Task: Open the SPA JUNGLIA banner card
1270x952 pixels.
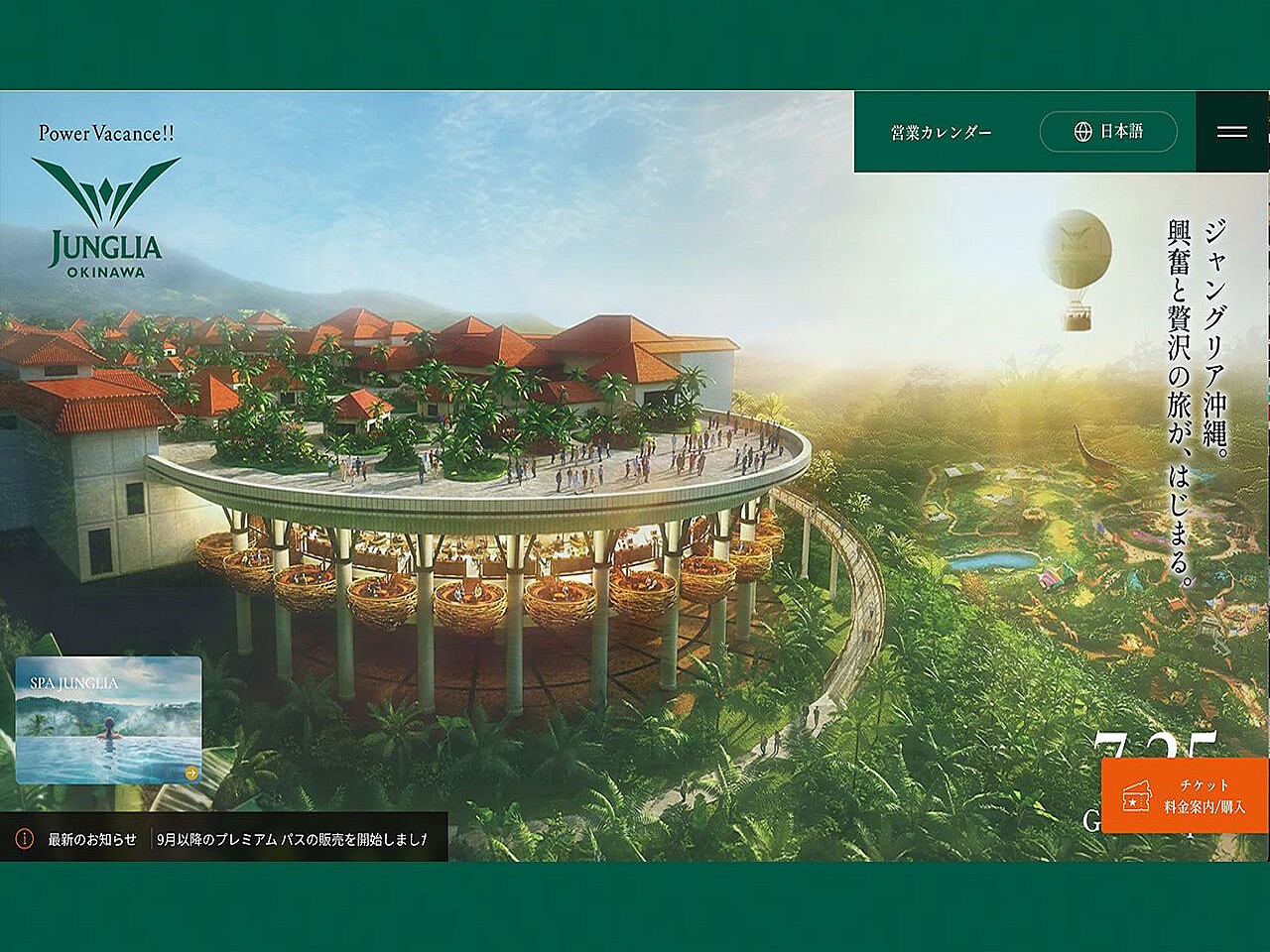Action: pyautogui.click(x=109, y=720)
